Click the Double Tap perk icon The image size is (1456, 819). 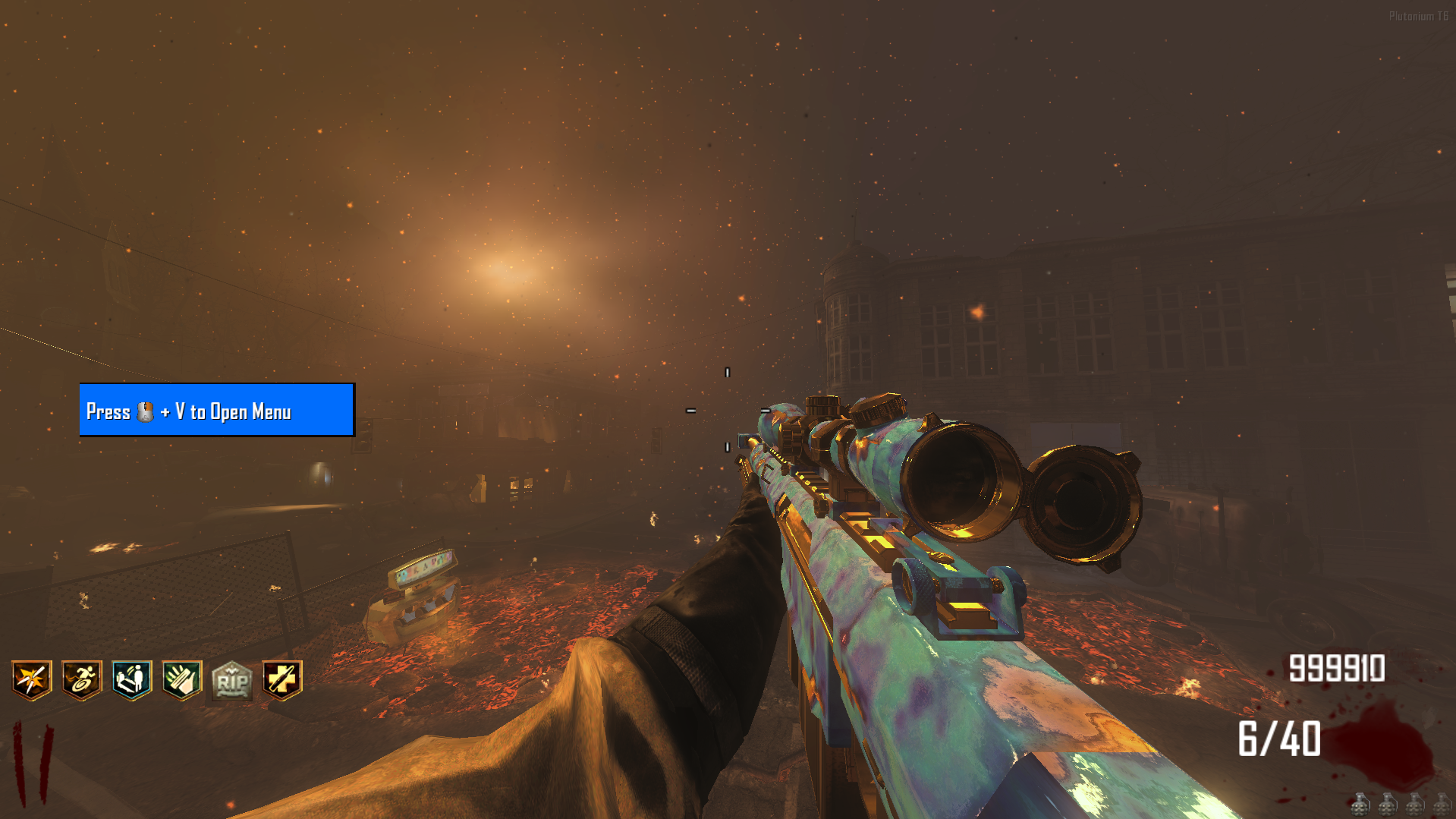pos(32,679)
